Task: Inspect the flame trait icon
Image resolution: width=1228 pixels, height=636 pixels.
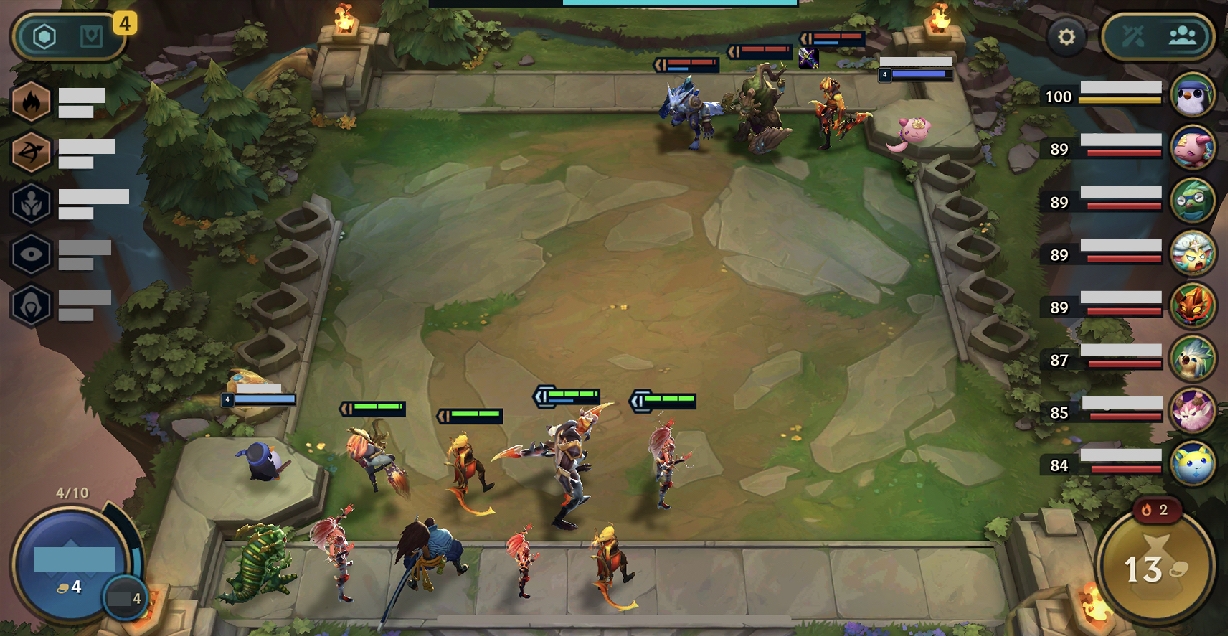Action: tap(30, 101)
